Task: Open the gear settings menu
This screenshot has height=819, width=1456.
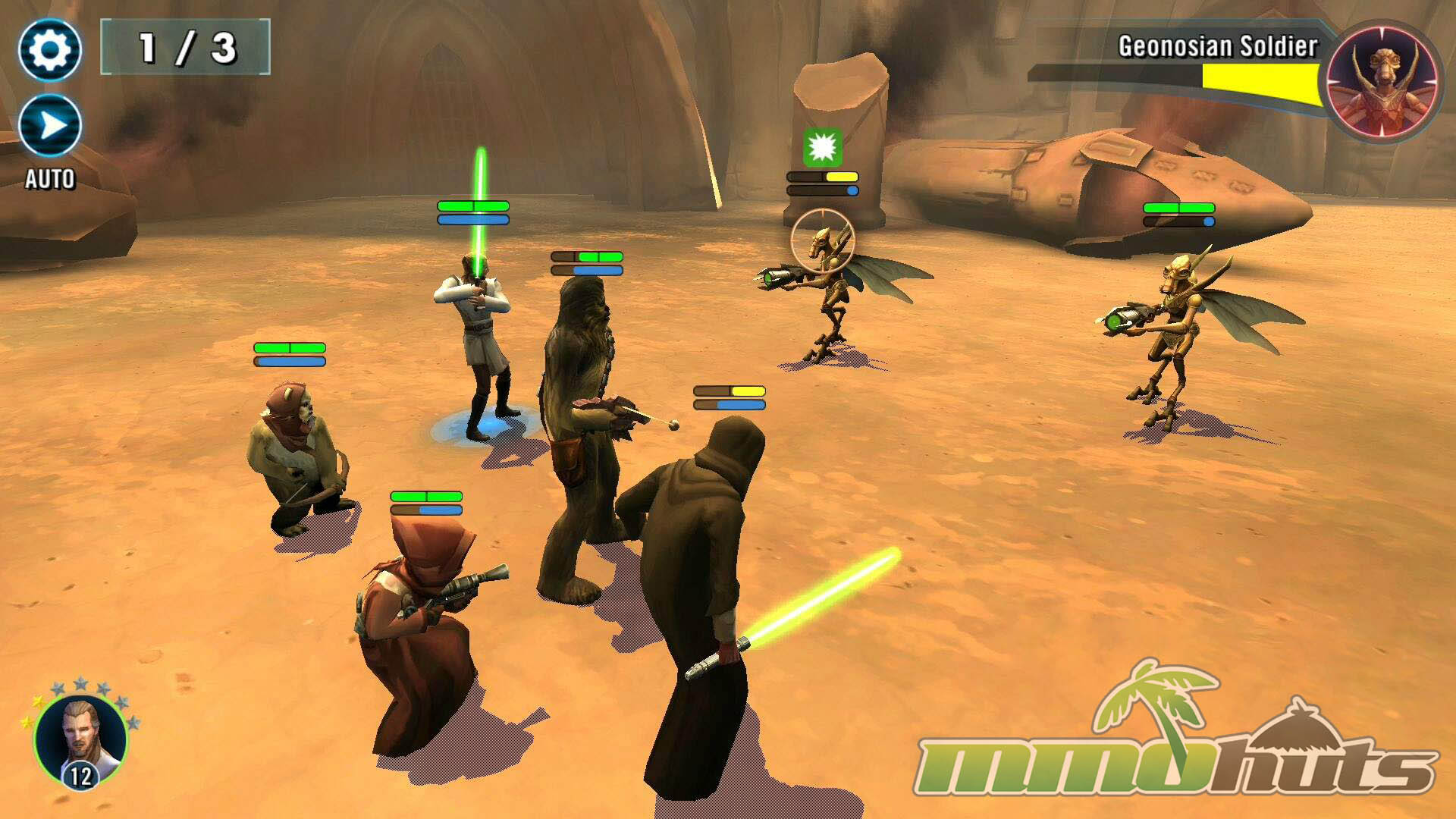Action: (50, 50)
